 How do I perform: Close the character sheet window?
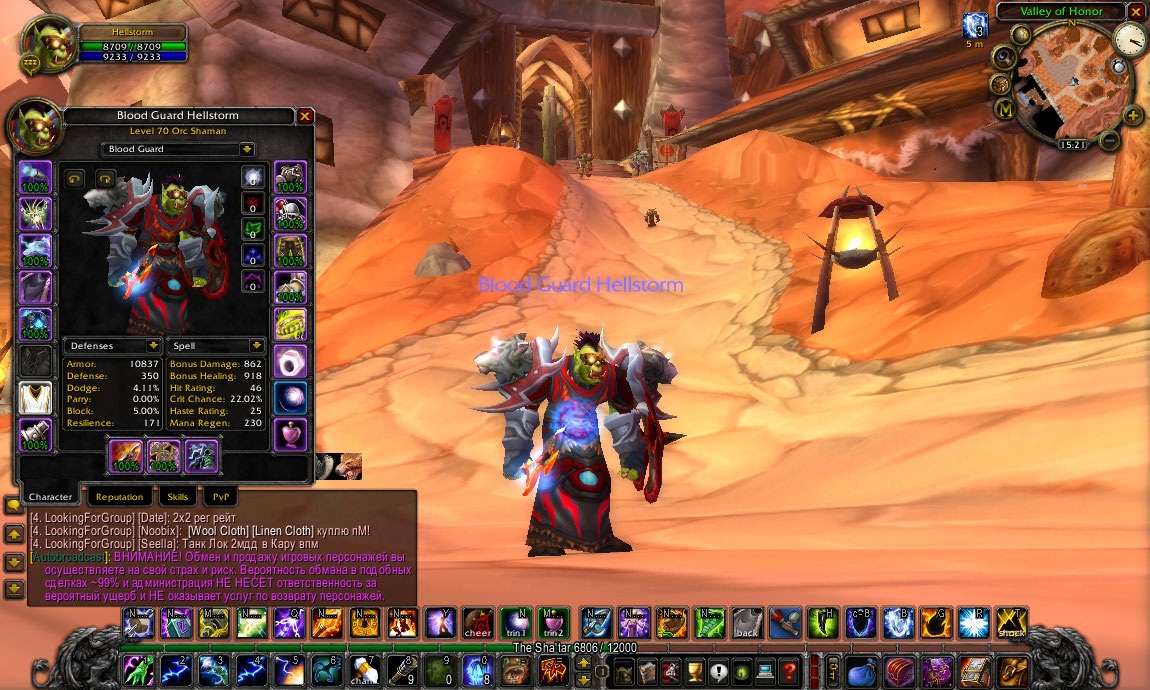tap(305, 116)
